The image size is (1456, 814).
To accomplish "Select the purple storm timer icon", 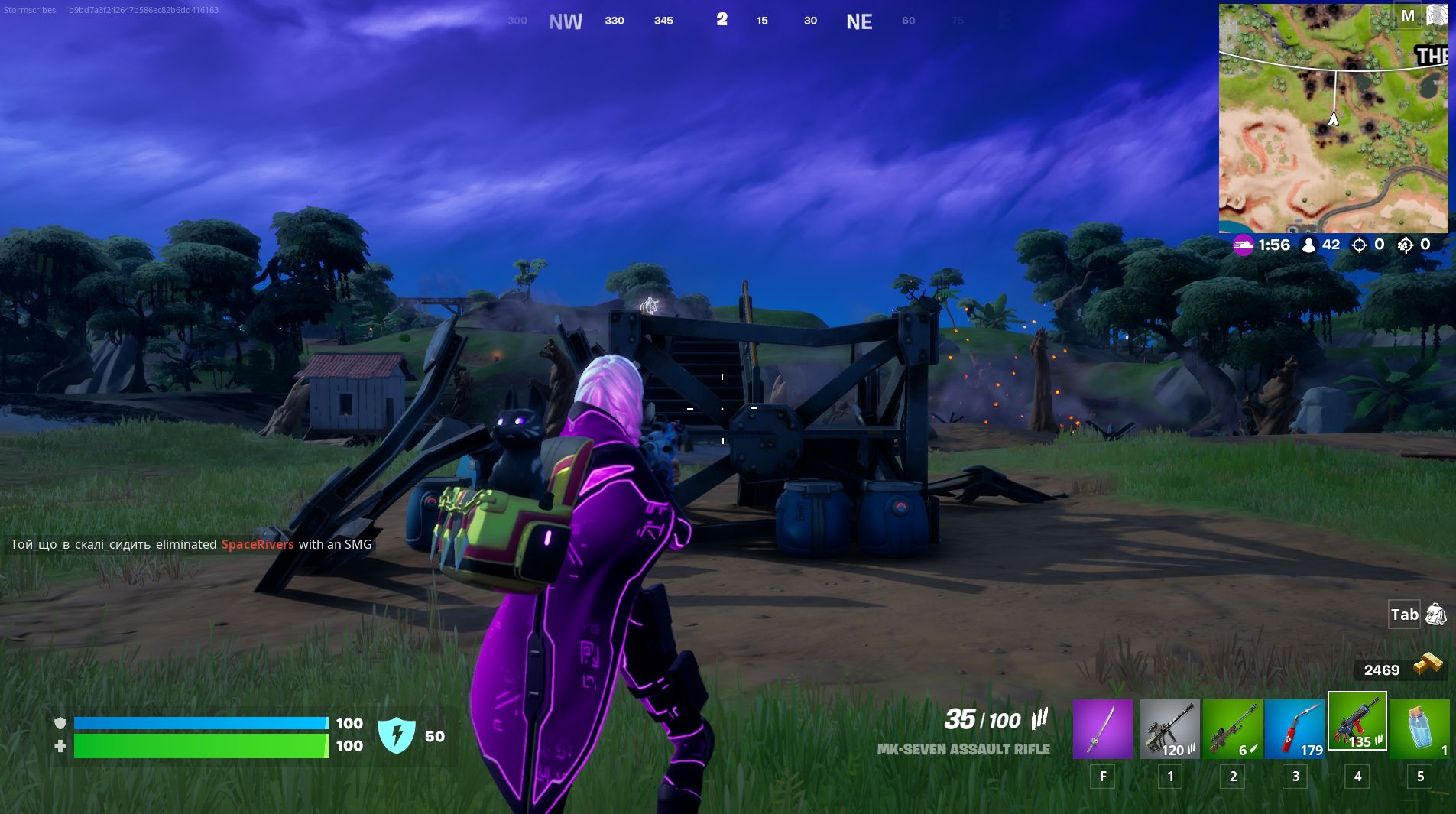I will click(x=1244, y=245).
